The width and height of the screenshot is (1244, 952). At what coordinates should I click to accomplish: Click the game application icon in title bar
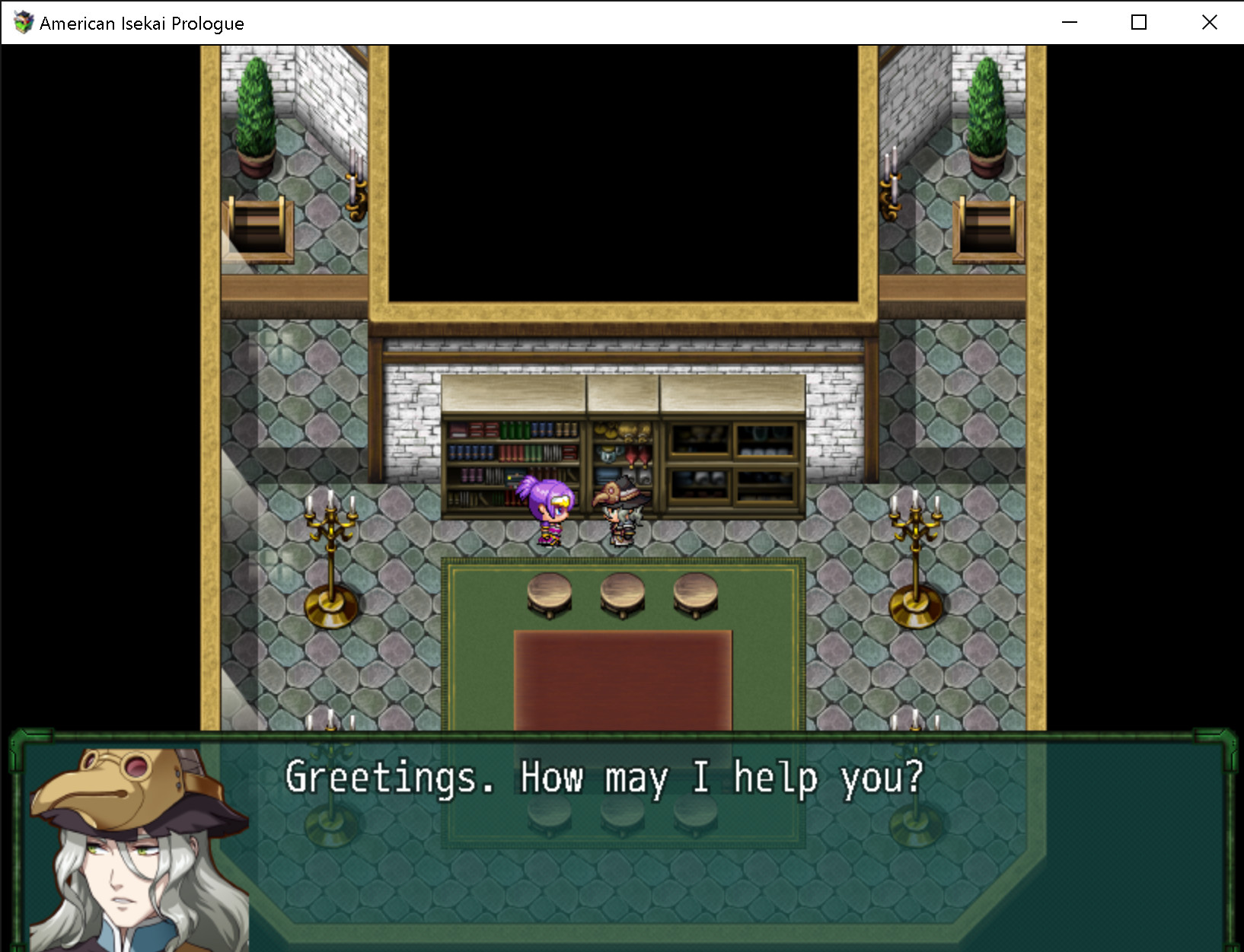[x=24, y=23]
